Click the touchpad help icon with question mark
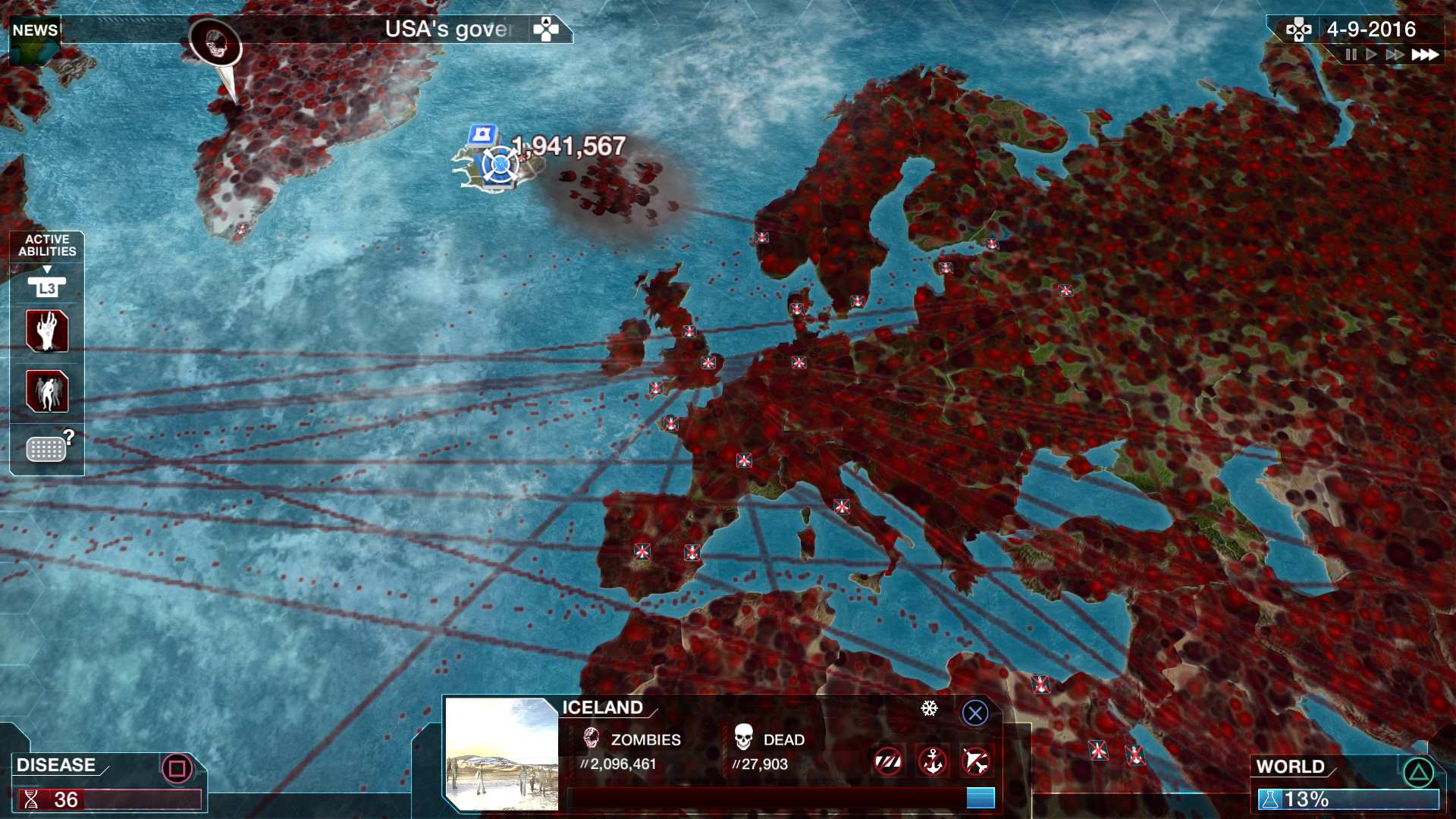Screen dimensions: 1456x819 coord(47,447)
